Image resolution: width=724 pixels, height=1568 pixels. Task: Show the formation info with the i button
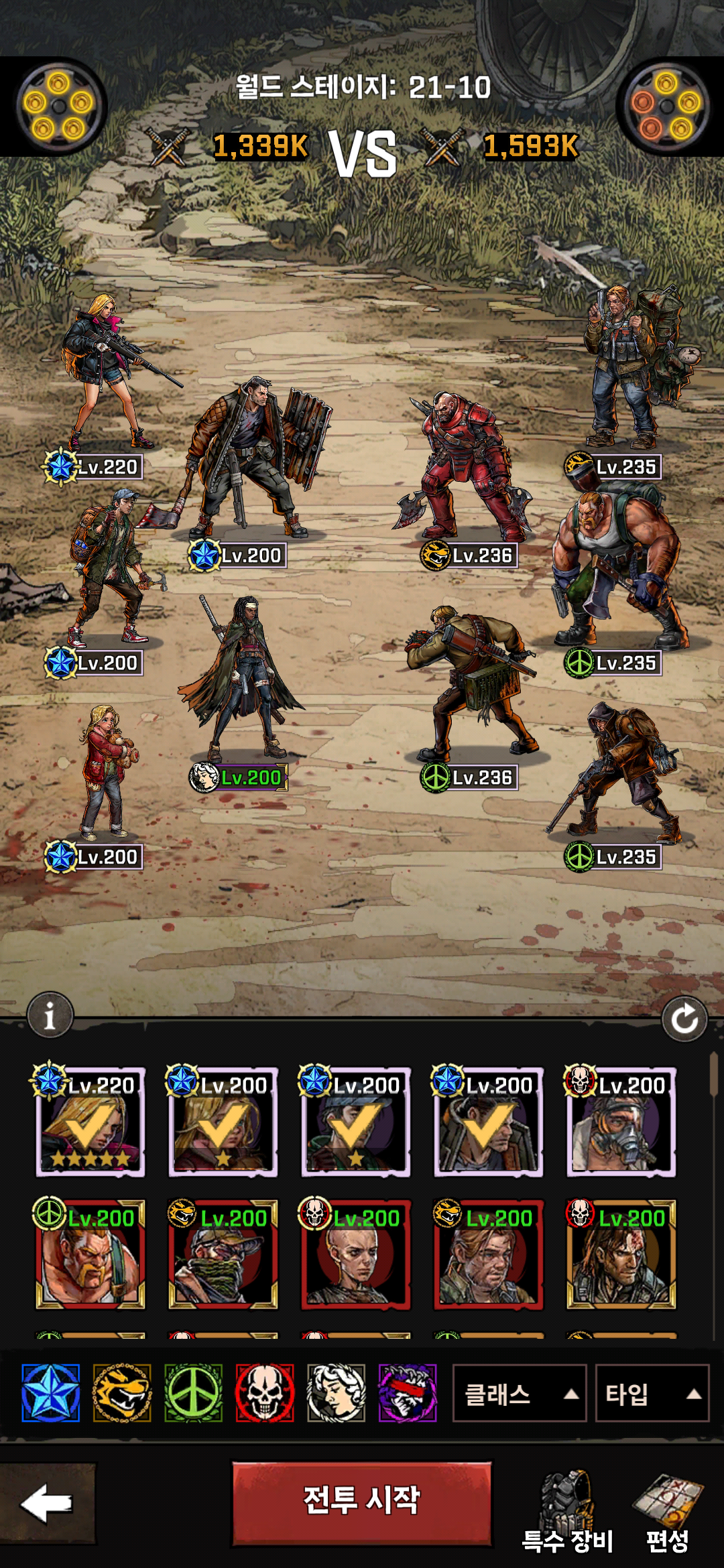(x=50, y=1015)
